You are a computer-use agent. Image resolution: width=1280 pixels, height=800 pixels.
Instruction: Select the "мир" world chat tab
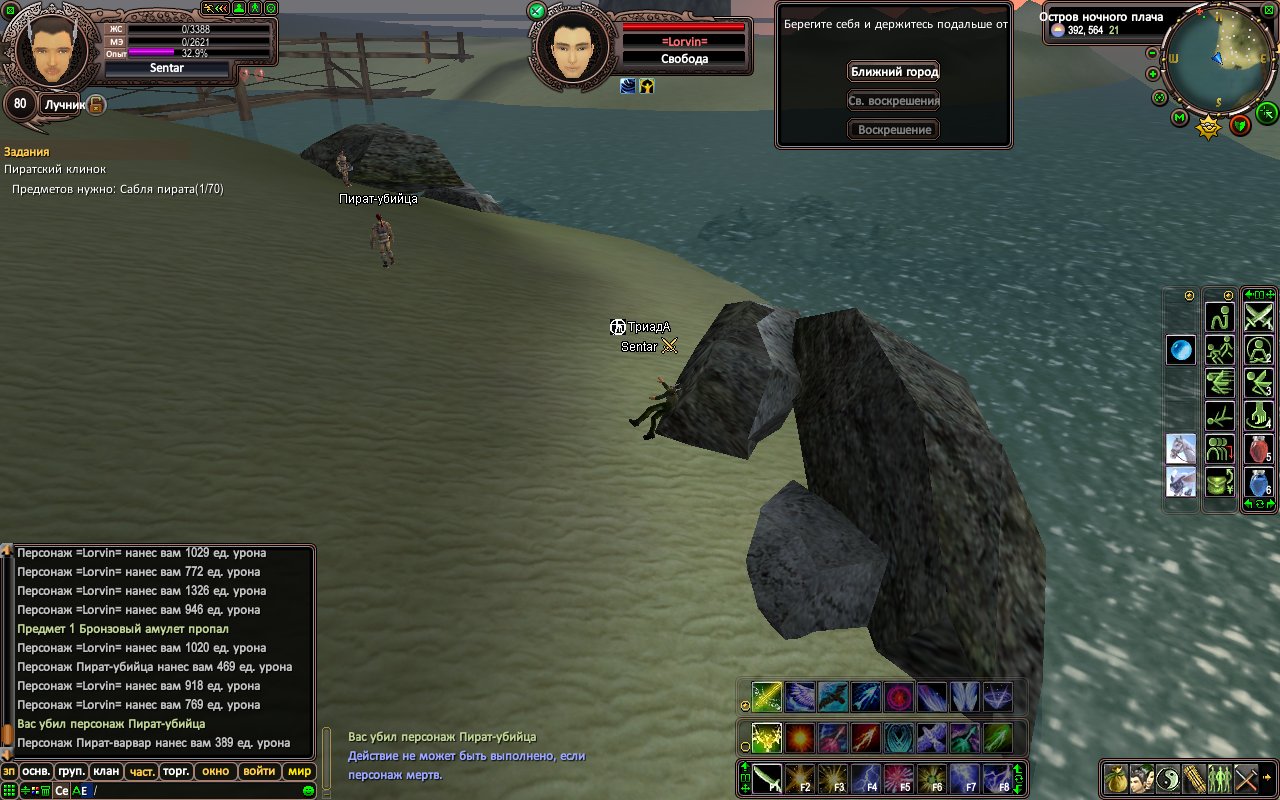point(299,771)
